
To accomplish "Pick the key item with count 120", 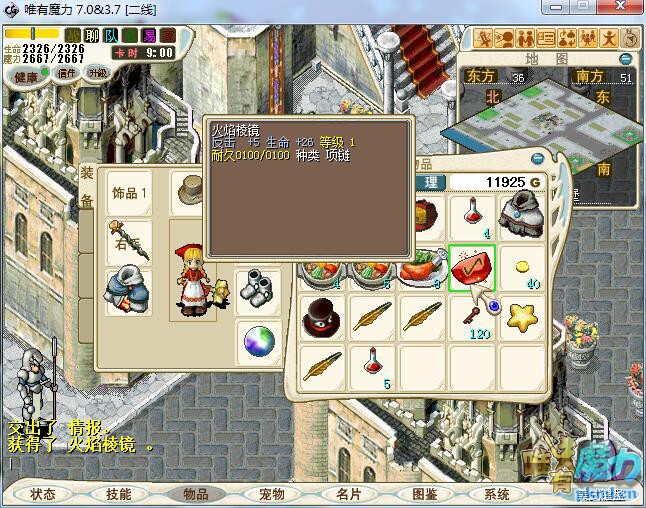I will (473, 317).
